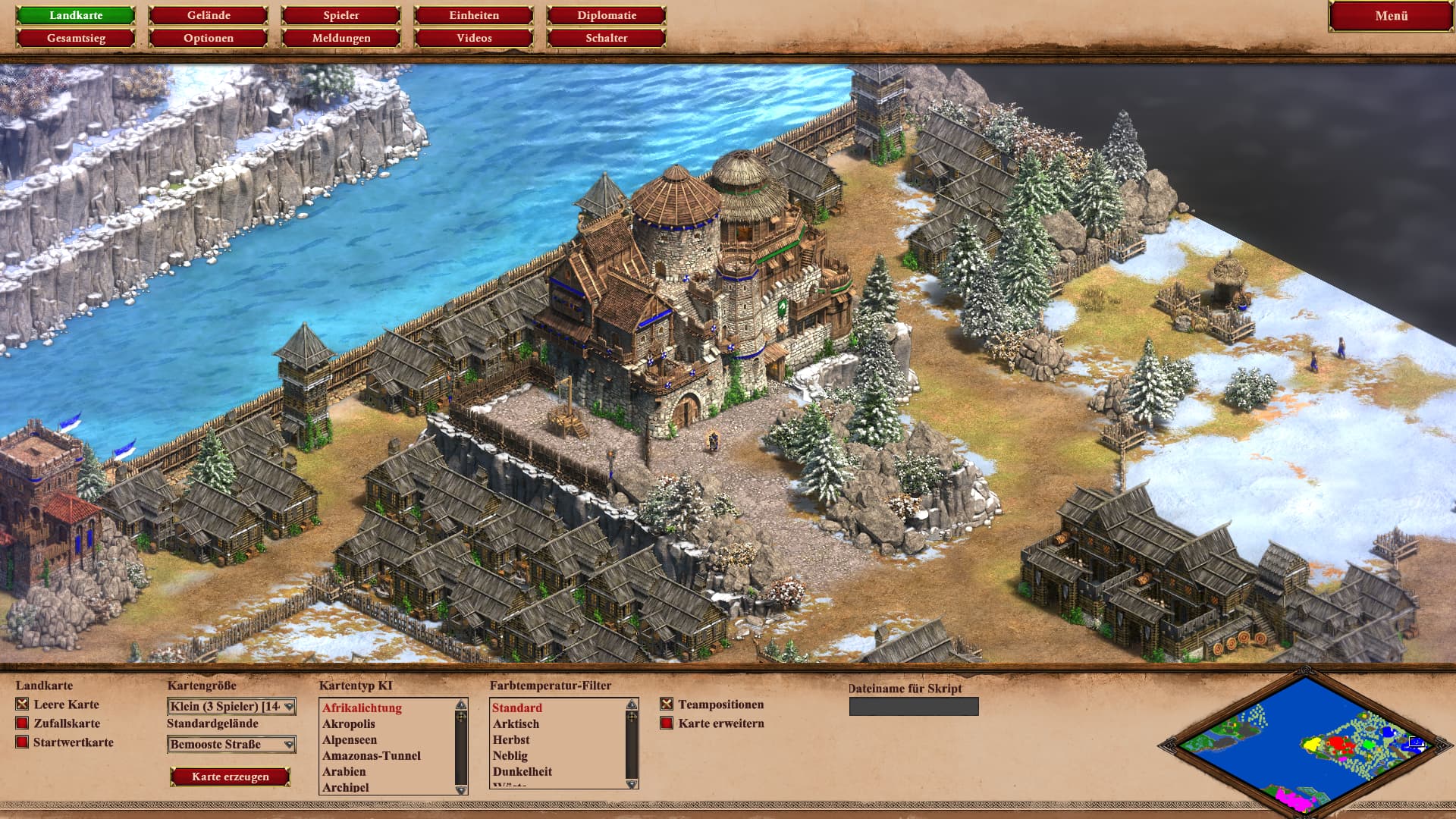Select the Neblig color filter
Screen dimensions: 1456x819
[510, 755]
